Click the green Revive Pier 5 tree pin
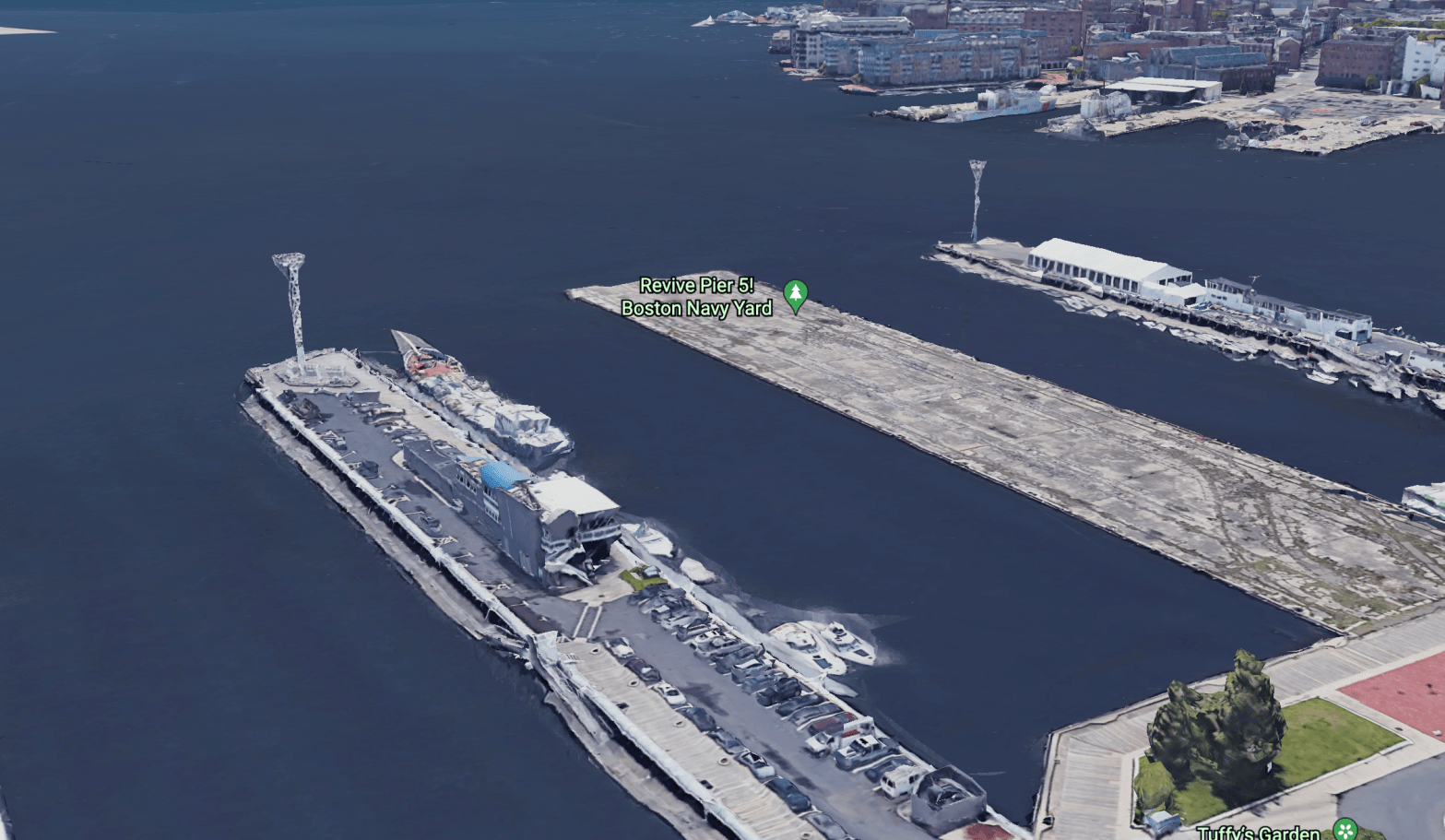 [795, 294]
